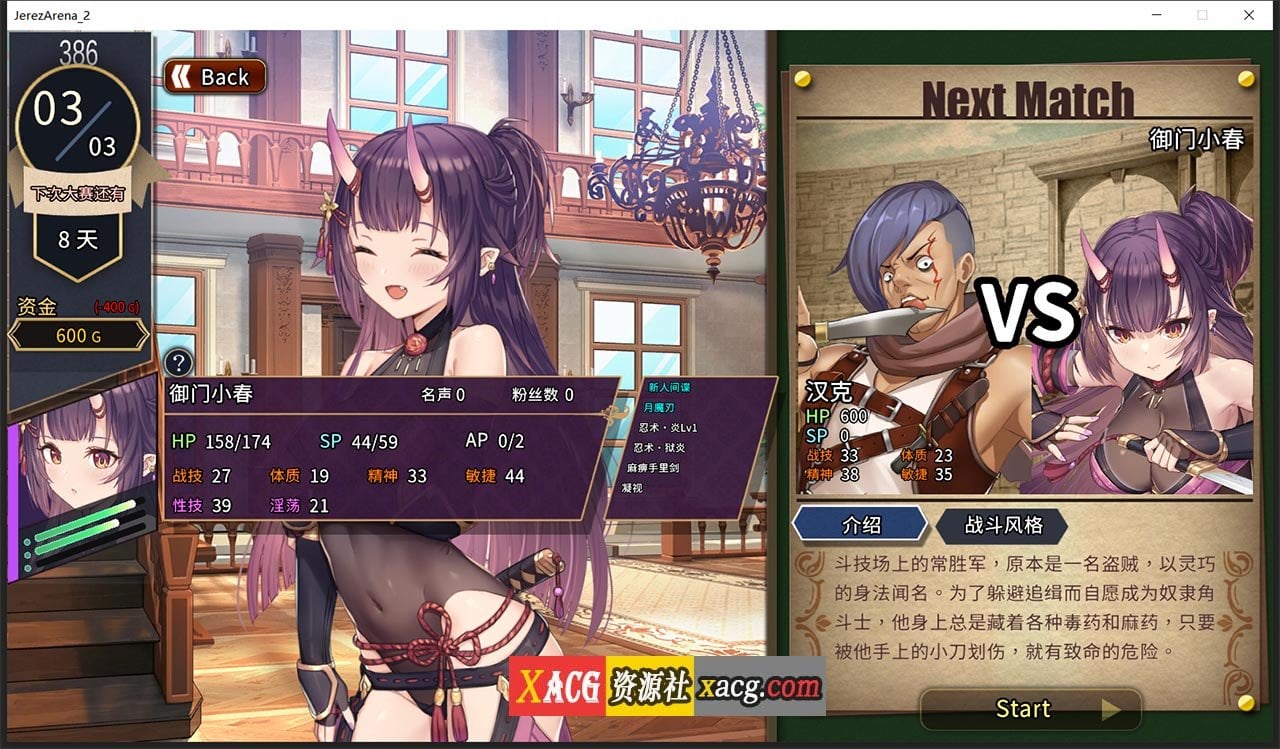Screen dimensions: 1280x749
Task: Toggle the second status circle indicator
Action: 28,554
